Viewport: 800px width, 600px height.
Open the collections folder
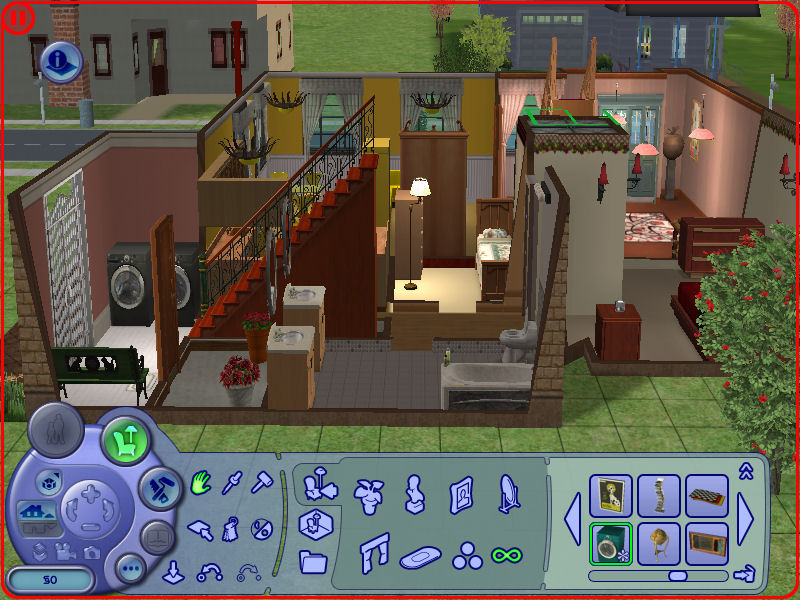click(x=313, y=561)
